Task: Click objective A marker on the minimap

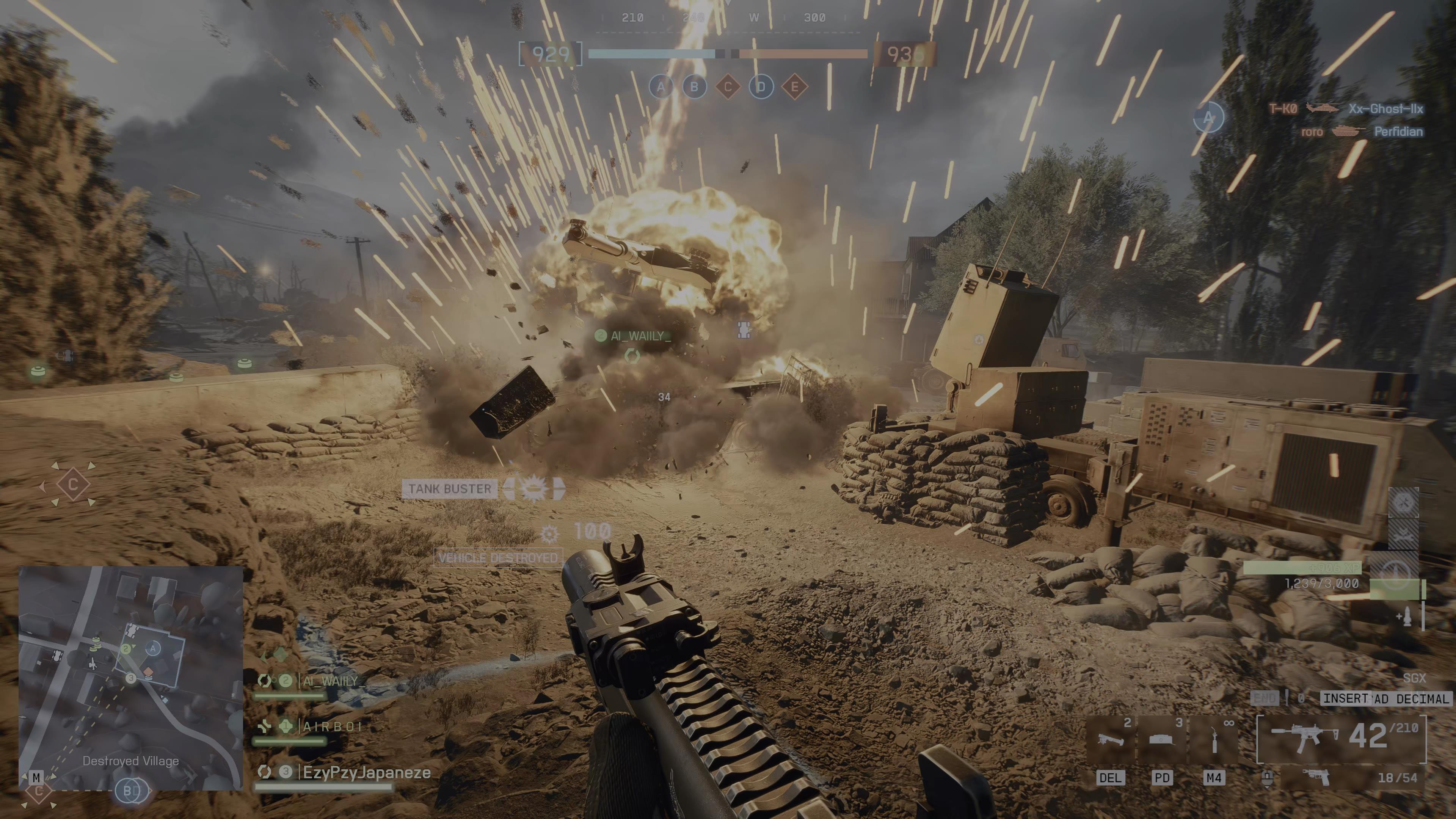Action: click(x=152, y=648)
